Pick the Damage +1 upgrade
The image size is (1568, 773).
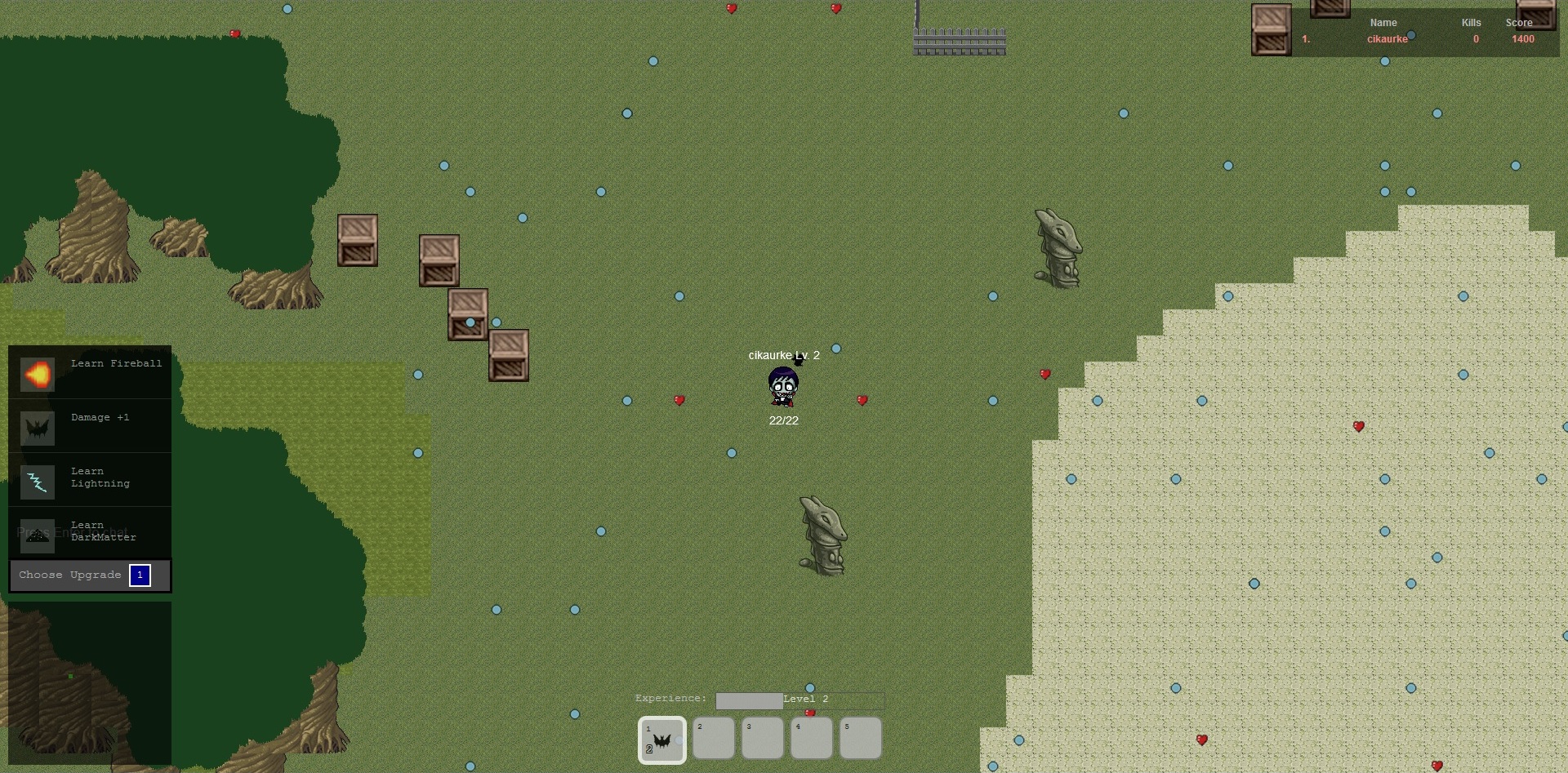click(90, 427)
